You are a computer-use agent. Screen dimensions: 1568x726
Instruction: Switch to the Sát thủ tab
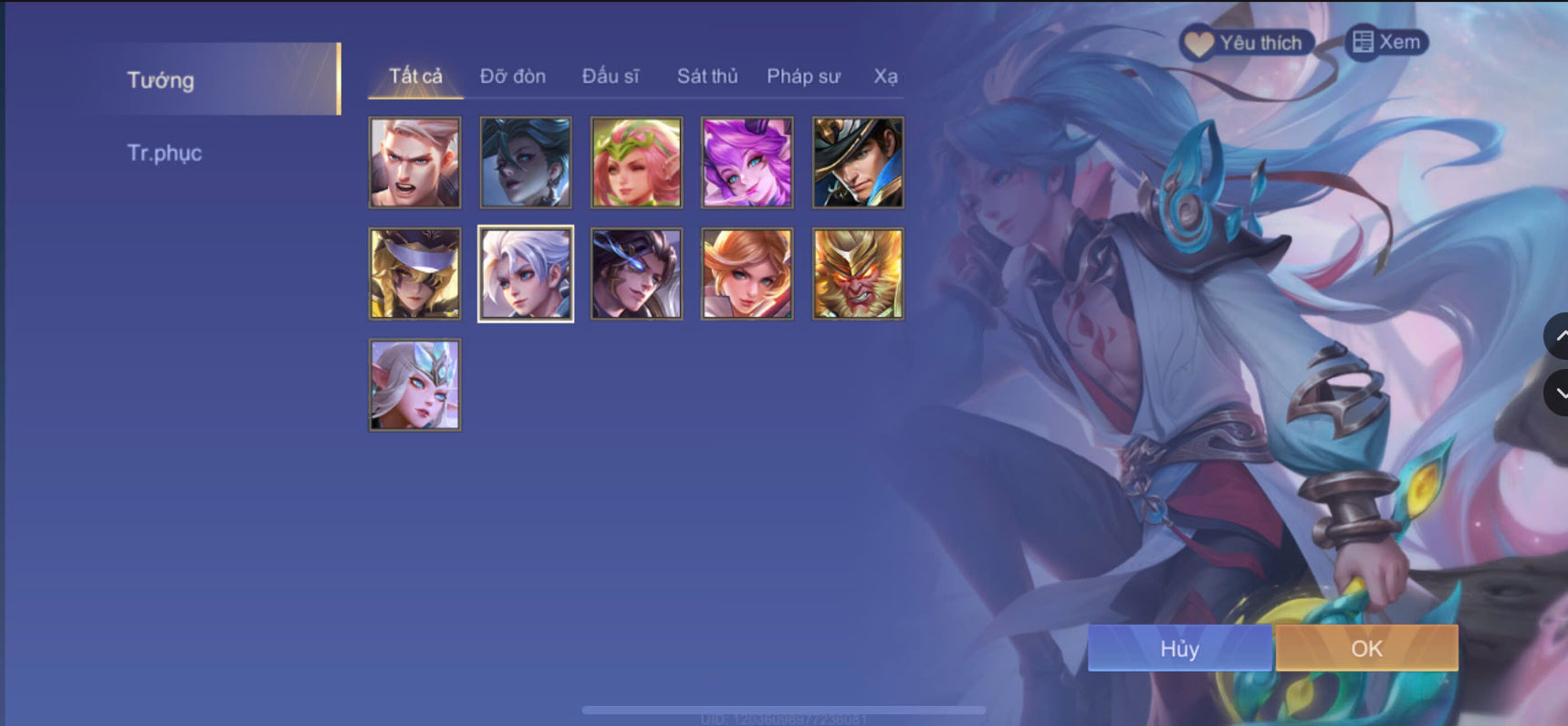tap(706, 77)
